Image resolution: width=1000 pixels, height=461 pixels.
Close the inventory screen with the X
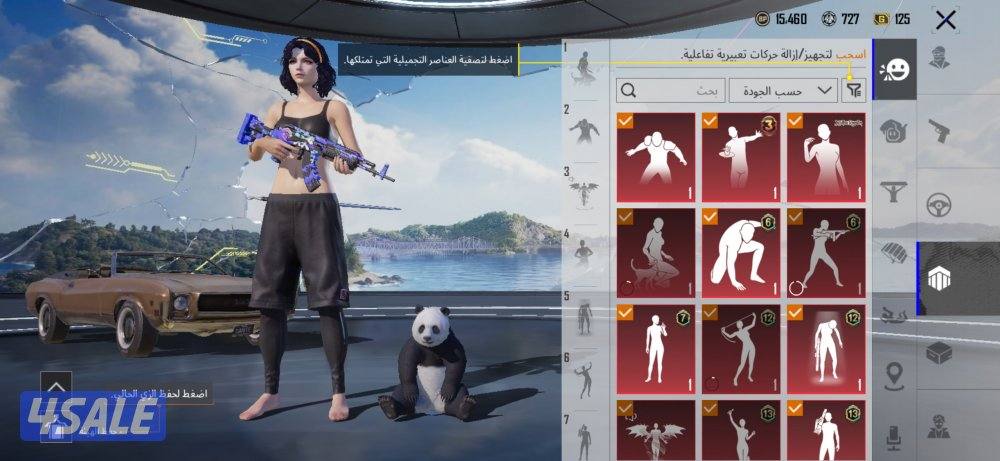(945, 19)
